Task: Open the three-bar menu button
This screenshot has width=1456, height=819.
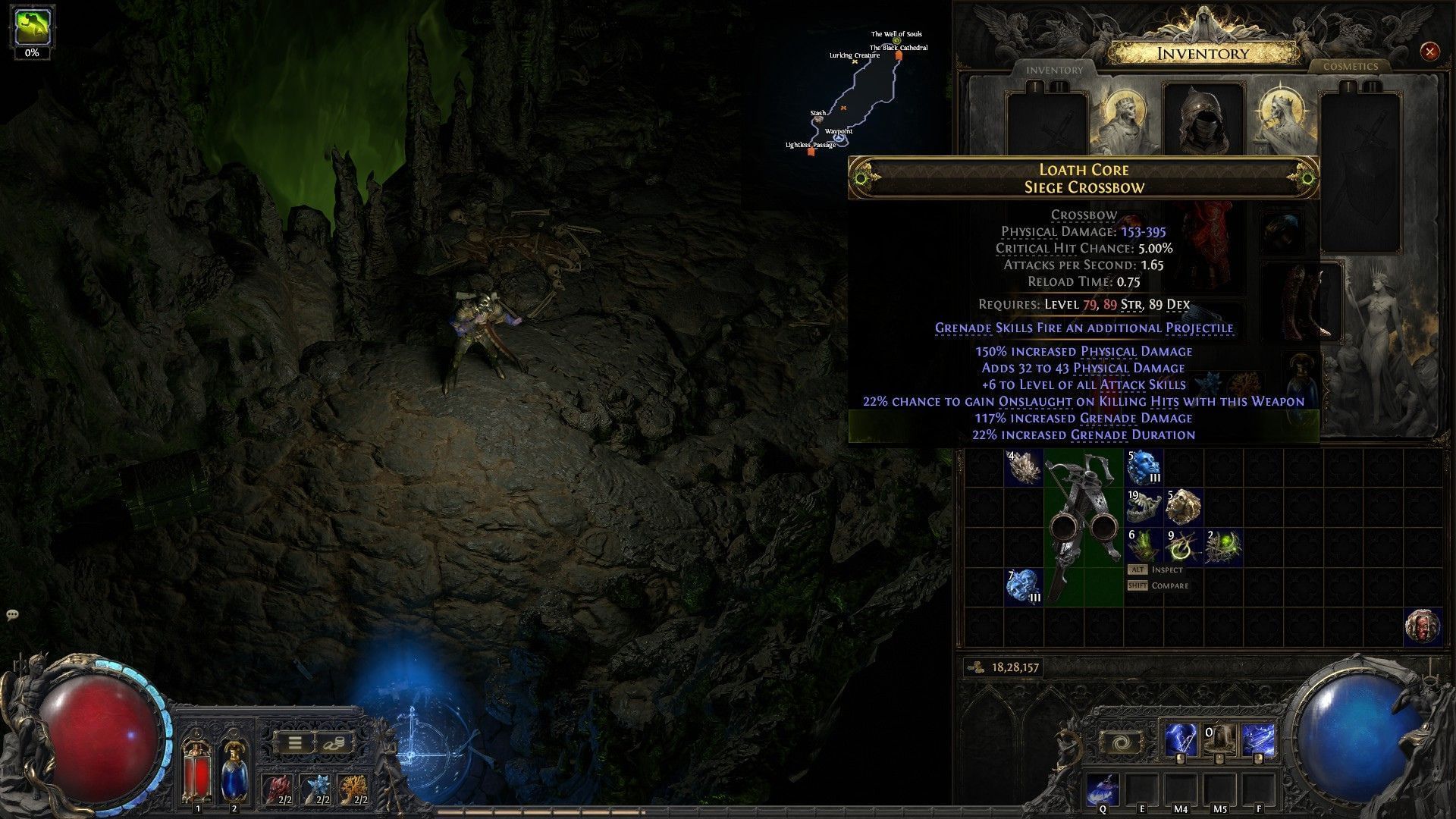Action: coord(294,742)
